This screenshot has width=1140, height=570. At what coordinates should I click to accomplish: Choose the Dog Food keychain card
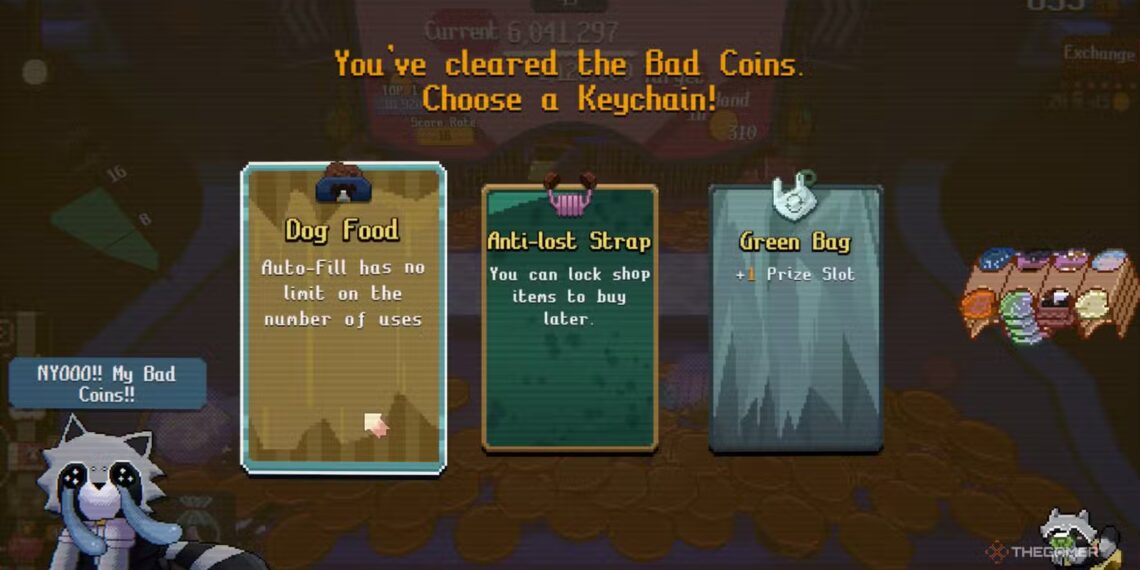click(343, 317)
